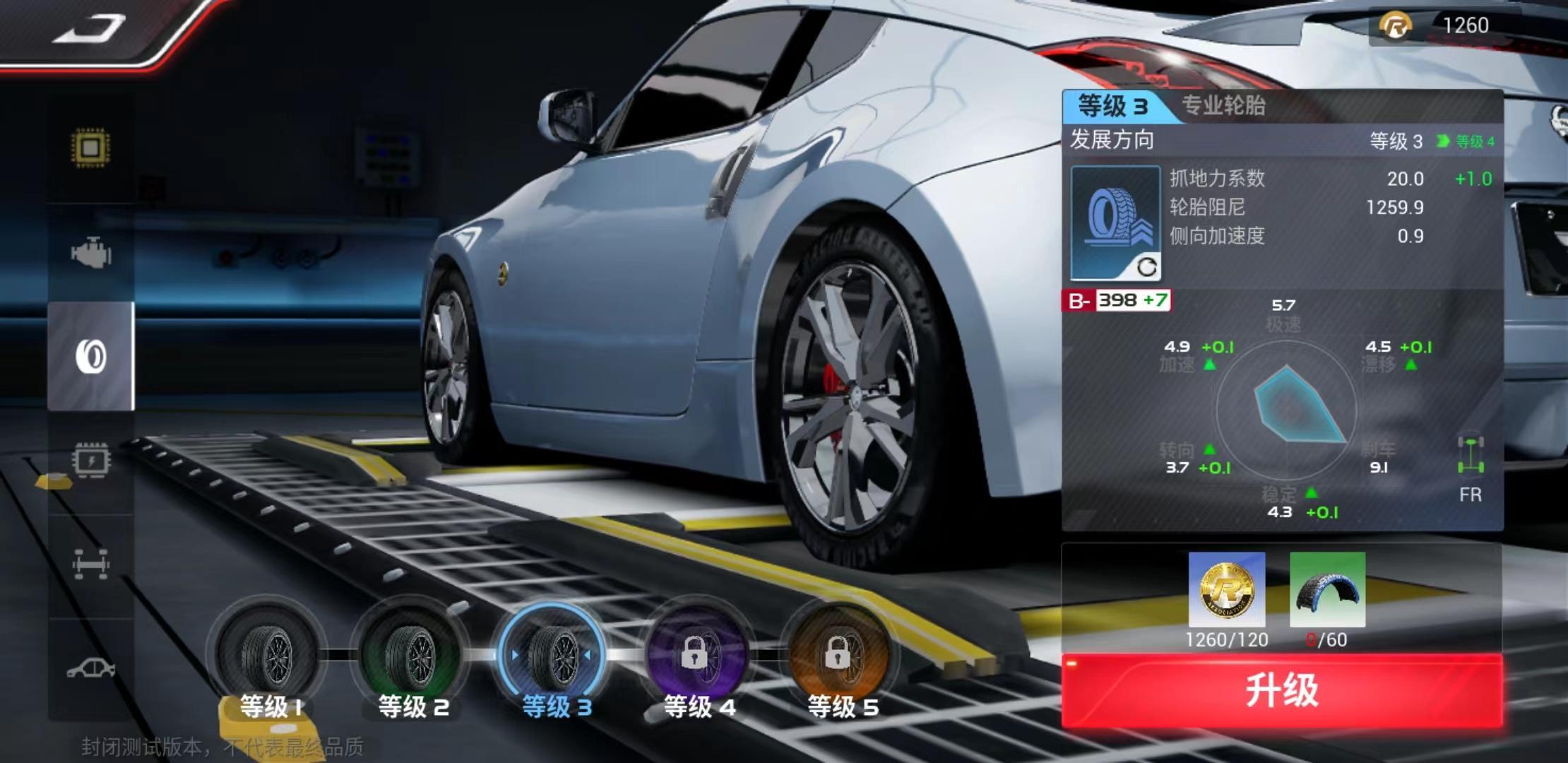Open the yellow chip upgrade category
This screenshot has width=1568, height=763.
(x=90, y=148)
